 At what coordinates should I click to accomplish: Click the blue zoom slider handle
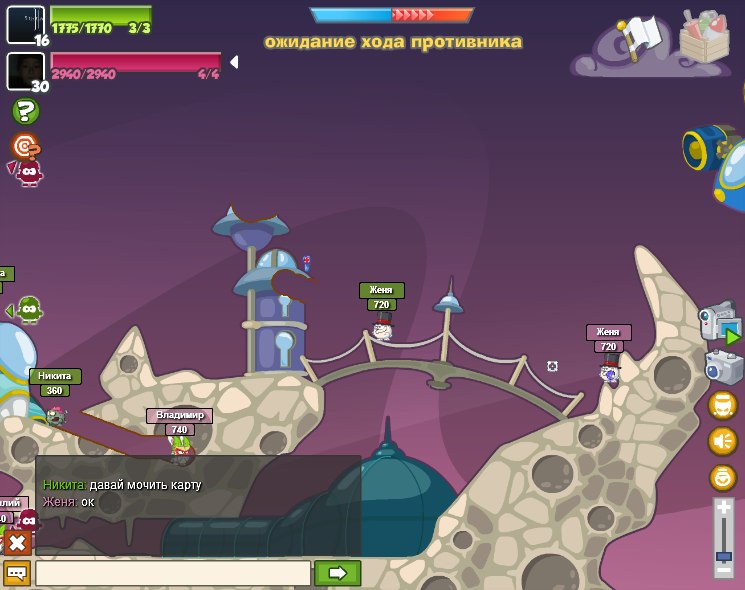pos(723,556)
